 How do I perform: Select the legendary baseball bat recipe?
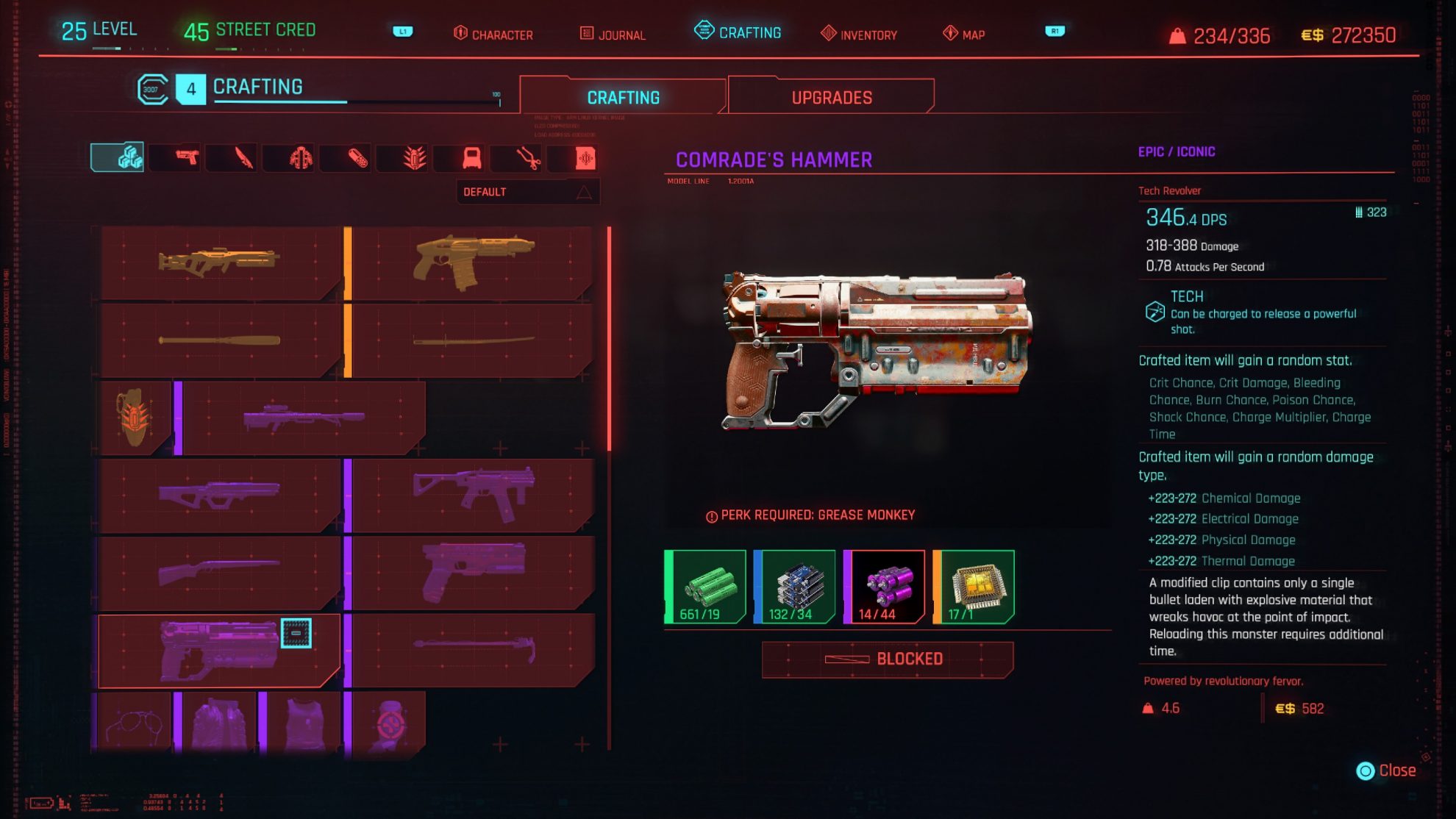[x=219, y=340]
